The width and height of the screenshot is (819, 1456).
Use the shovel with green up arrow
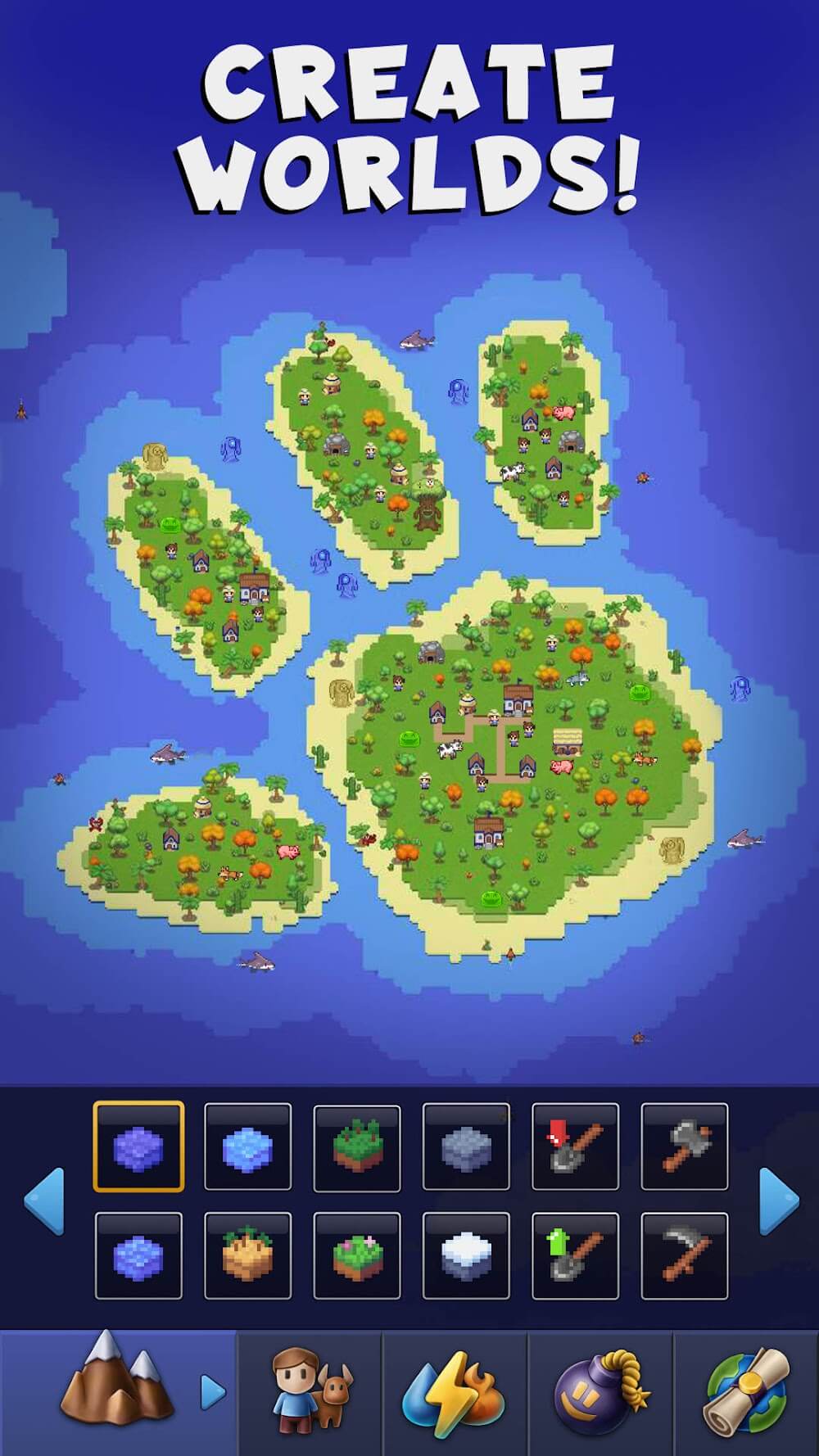click(576, 1255)
